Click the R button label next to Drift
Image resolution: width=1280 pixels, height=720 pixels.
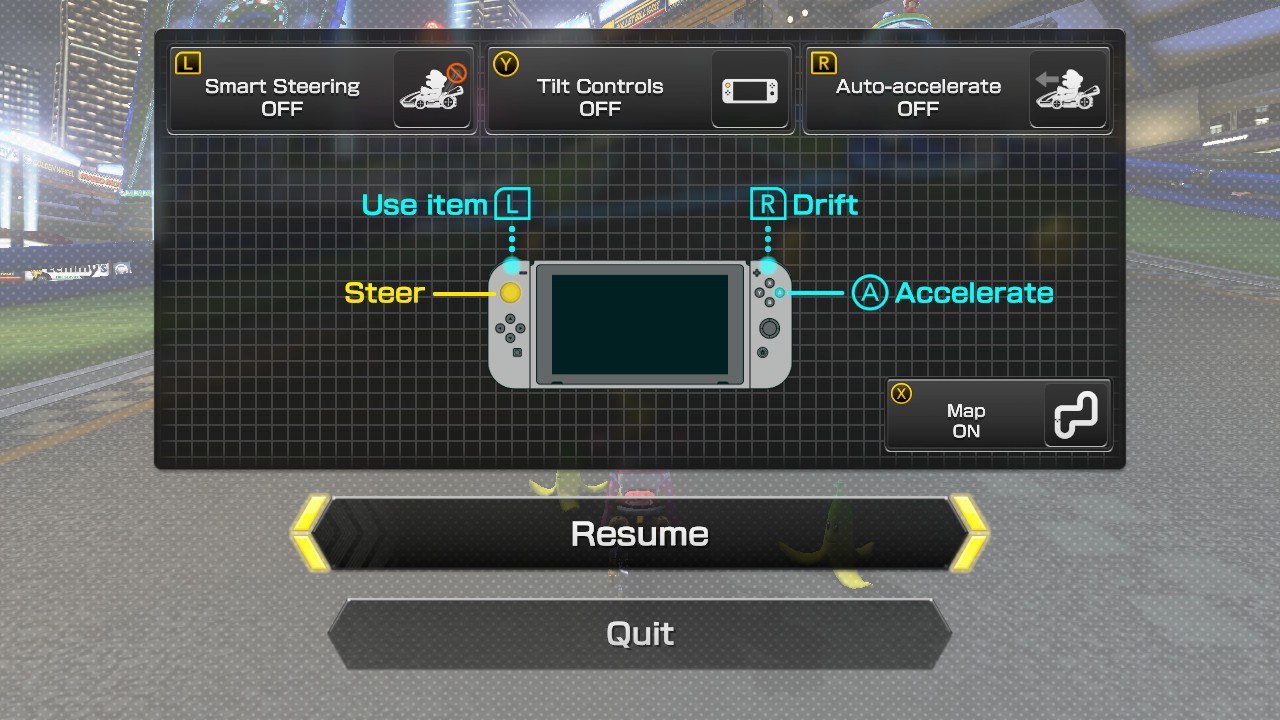[768, 204]
